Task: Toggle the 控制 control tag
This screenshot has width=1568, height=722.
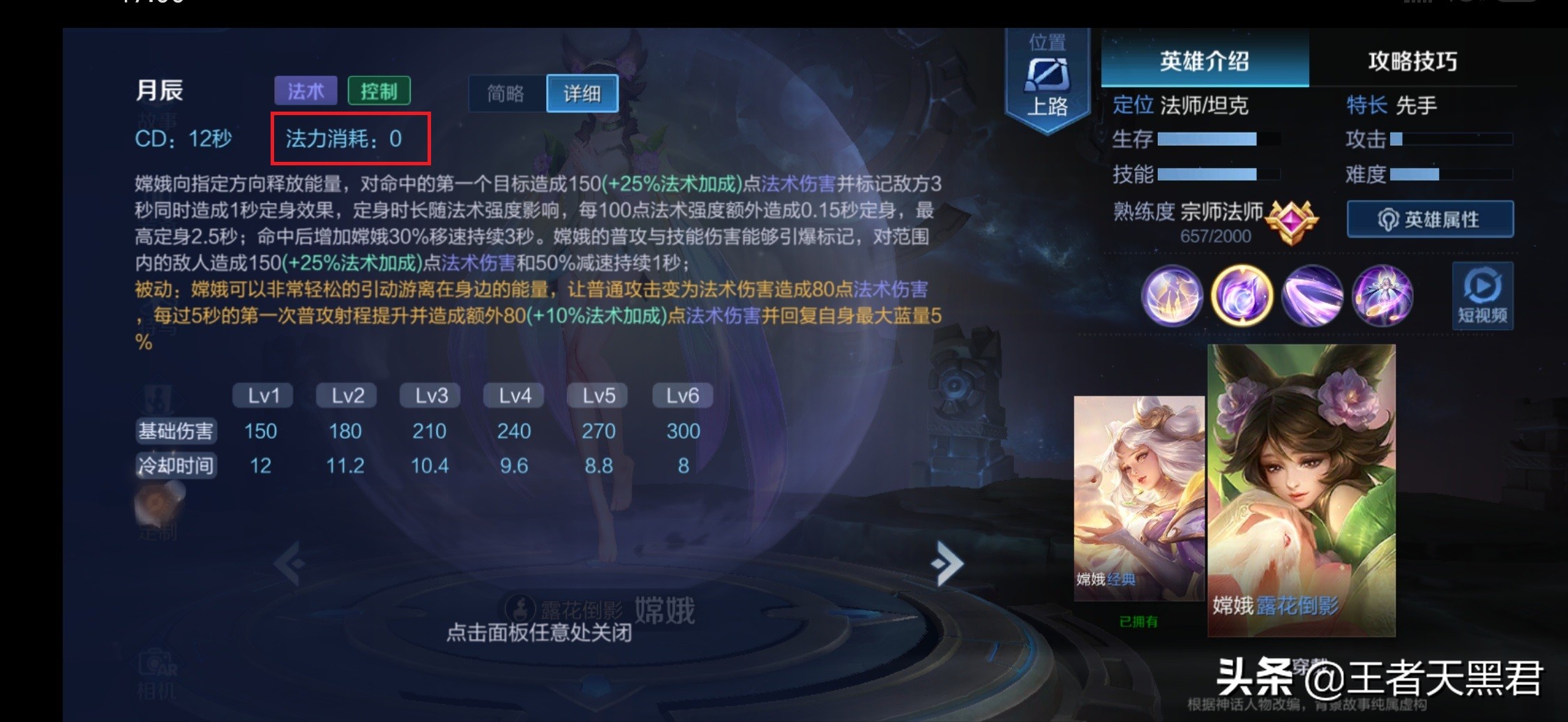Action: point(379,91)
